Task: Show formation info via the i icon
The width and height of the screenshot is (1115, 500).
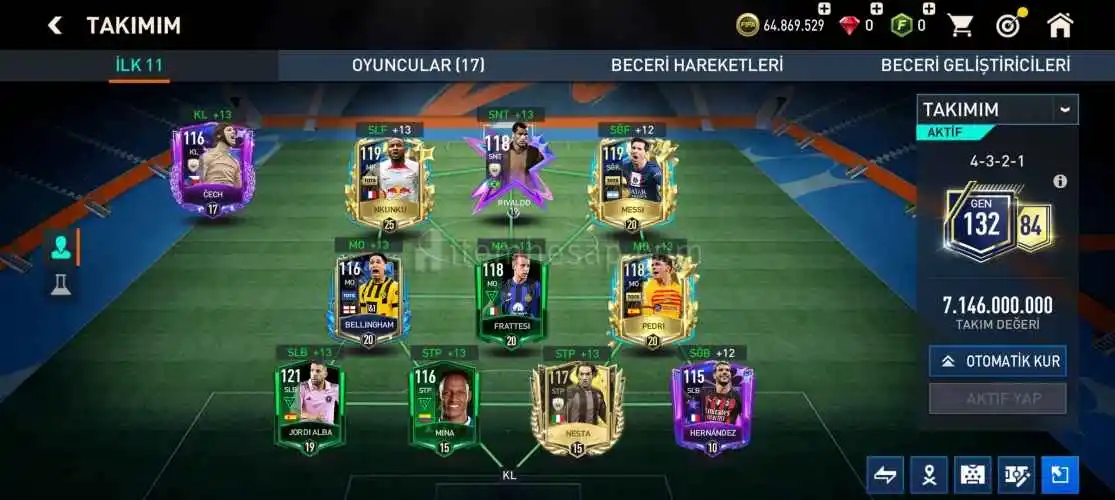Action: [1060, 181]
